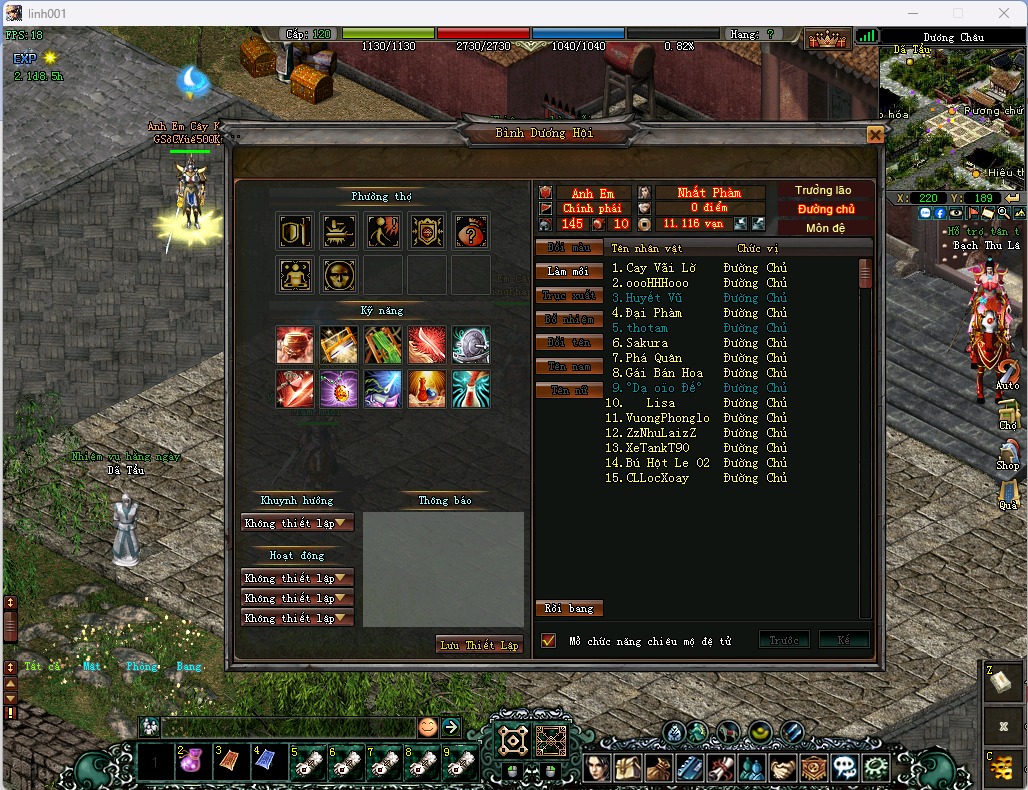
Task: Switch chat channel to Bang
Action: (x=189, y=666)
